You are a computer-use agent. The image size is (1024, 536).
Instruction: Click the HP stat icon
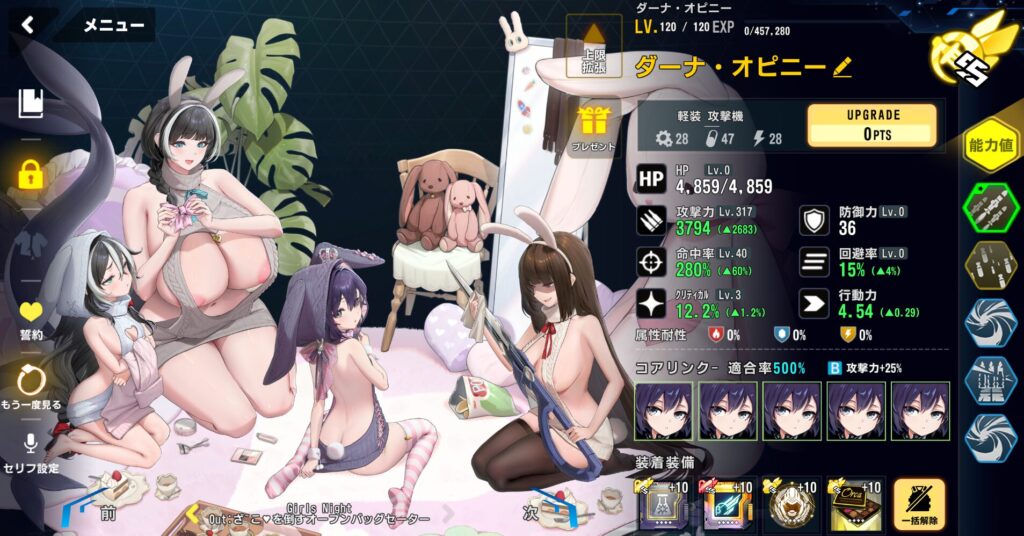[x=651, y=178]
